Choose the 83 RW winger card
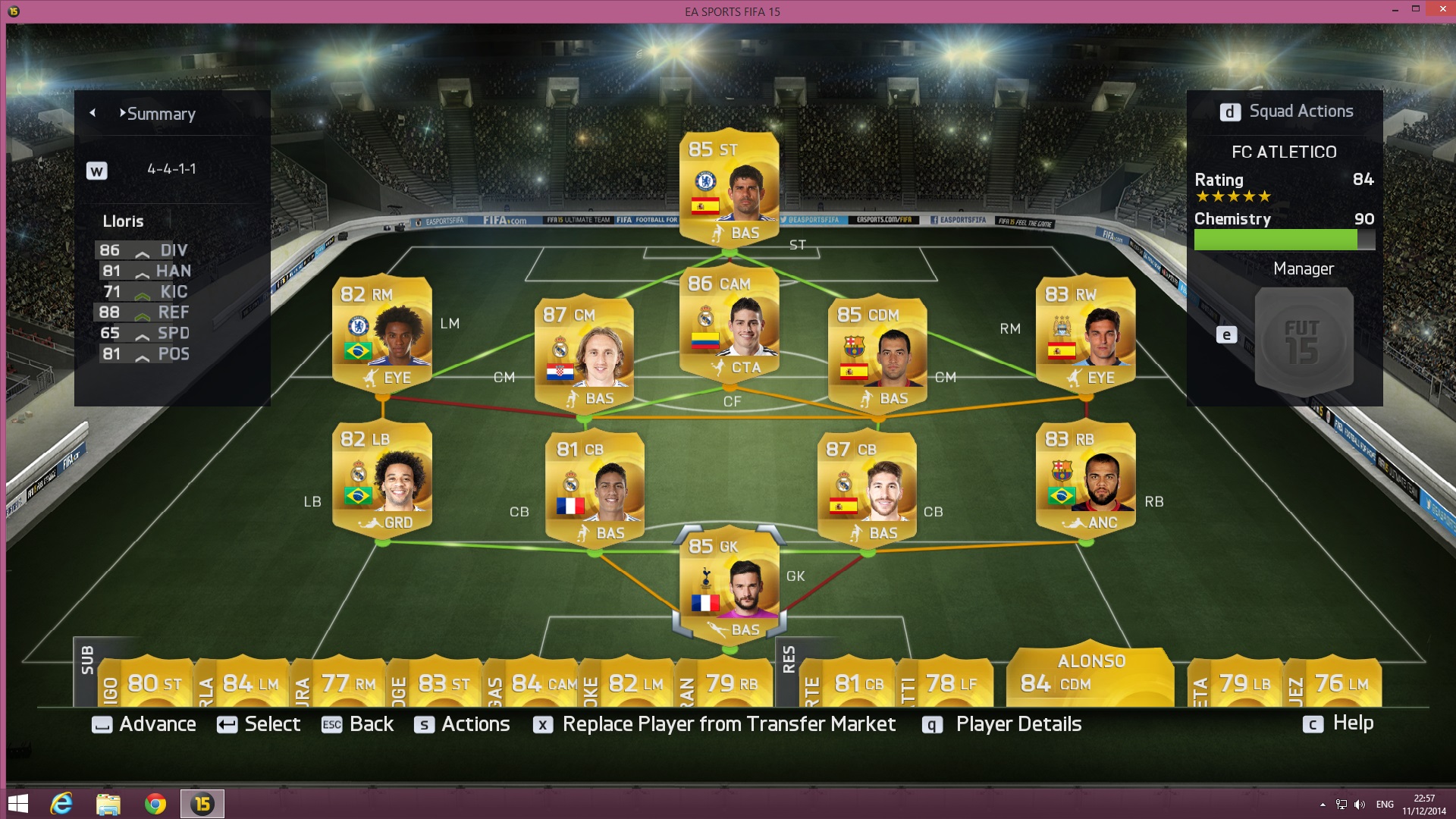The width and height of the screenshot is (1456, 819). click(1086, 334)
